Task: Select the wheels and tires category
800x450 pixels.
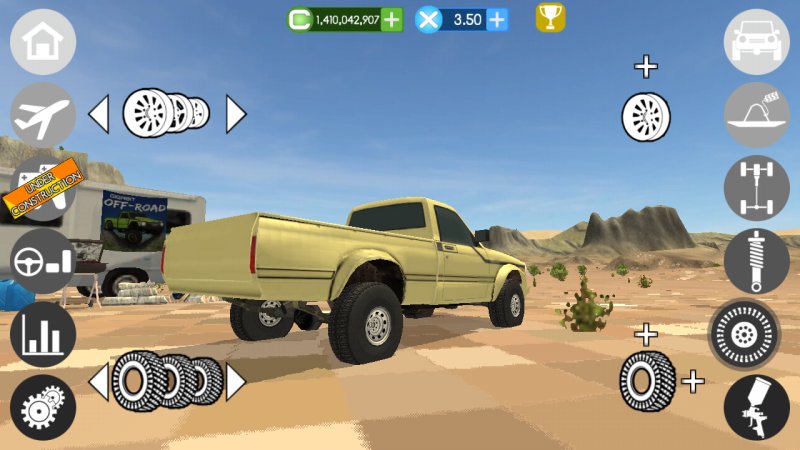Action: [744, 334]
